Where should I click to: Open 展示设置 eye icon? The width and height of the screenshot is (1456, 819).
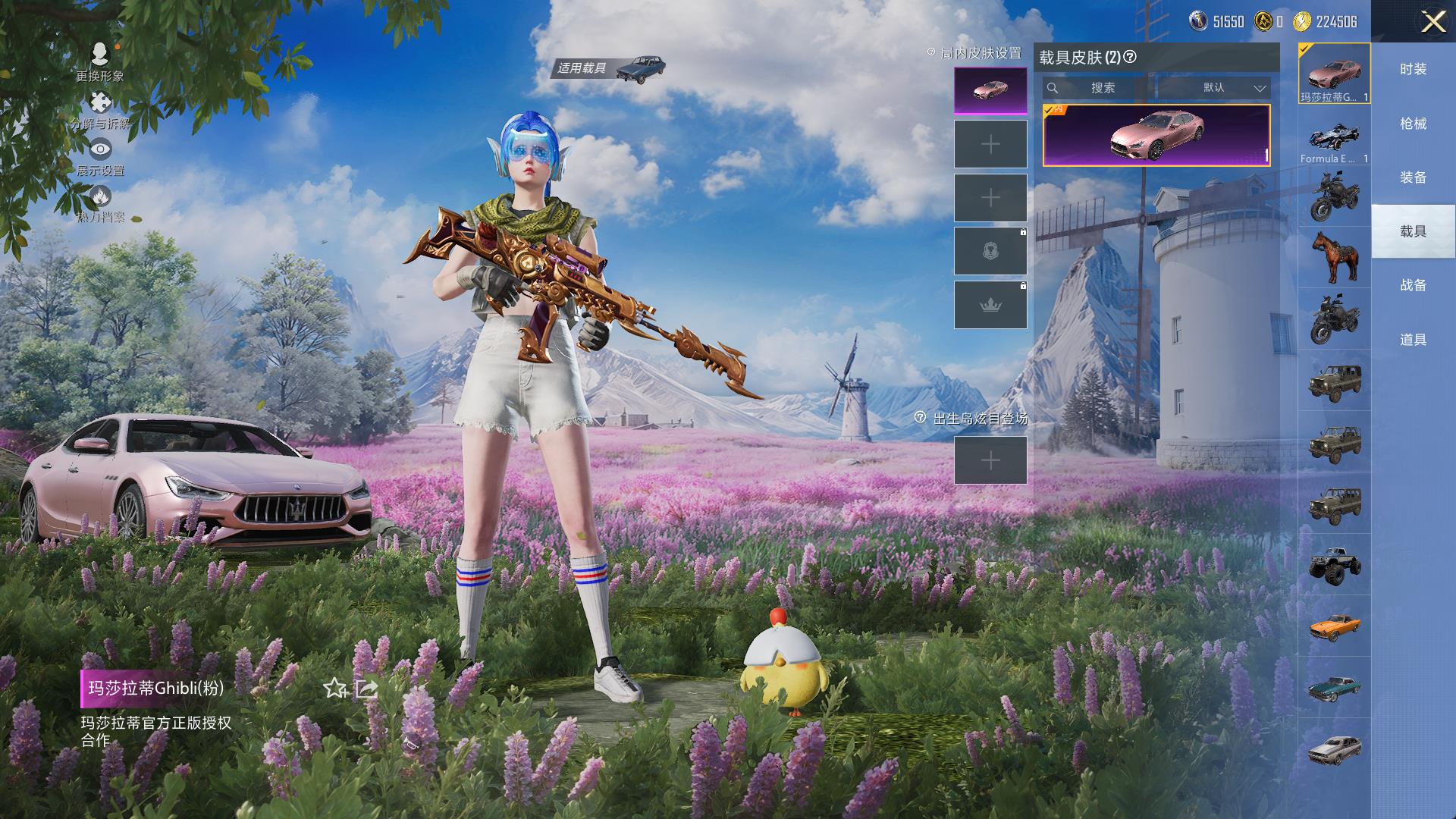99,150
